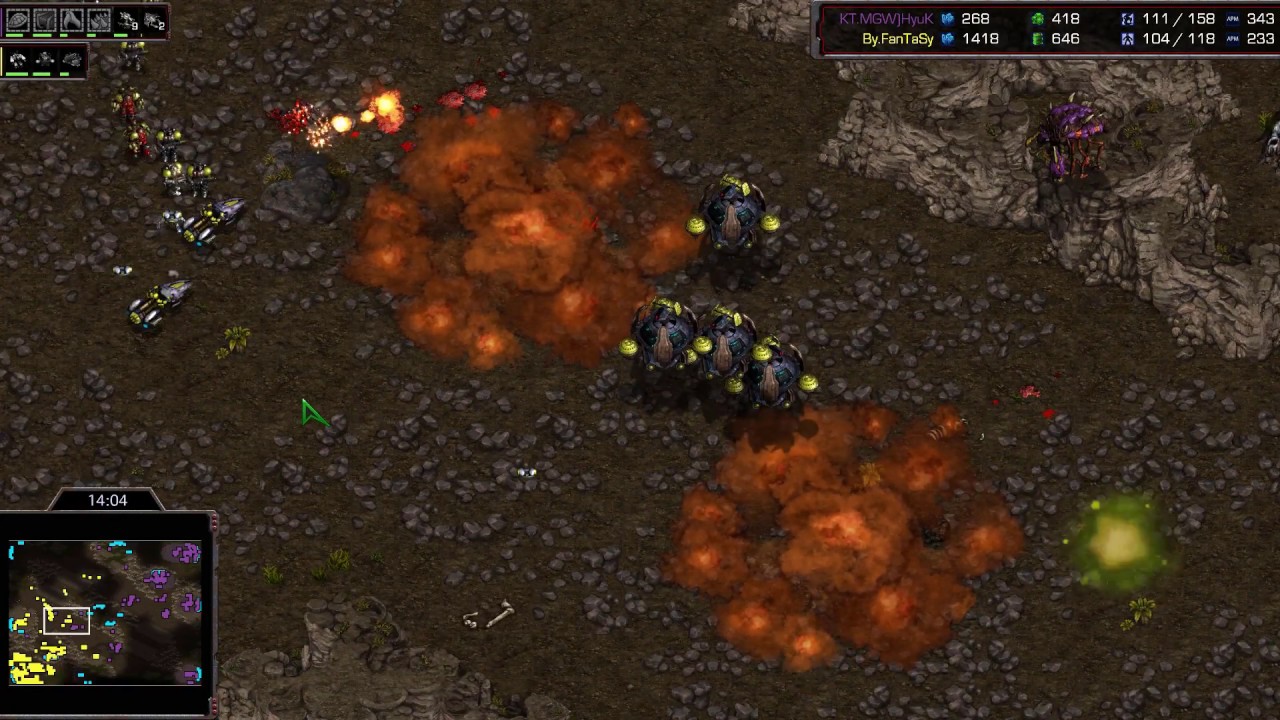This screenshot has width=1280, height=720.
Task: Click the vespene gas icon next to 646
Action: click(x=1037, y=38)
